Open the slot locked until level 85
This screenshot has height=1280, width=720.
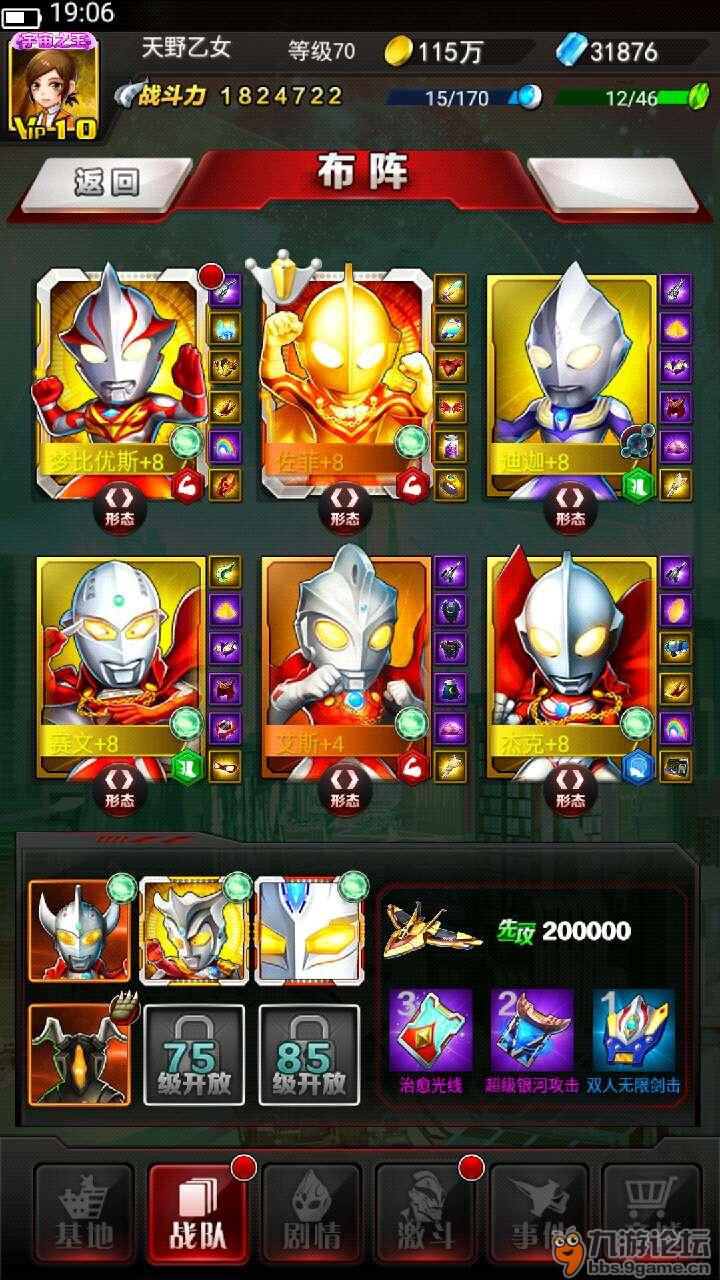pyautogui.click(x=309, y=1053)
